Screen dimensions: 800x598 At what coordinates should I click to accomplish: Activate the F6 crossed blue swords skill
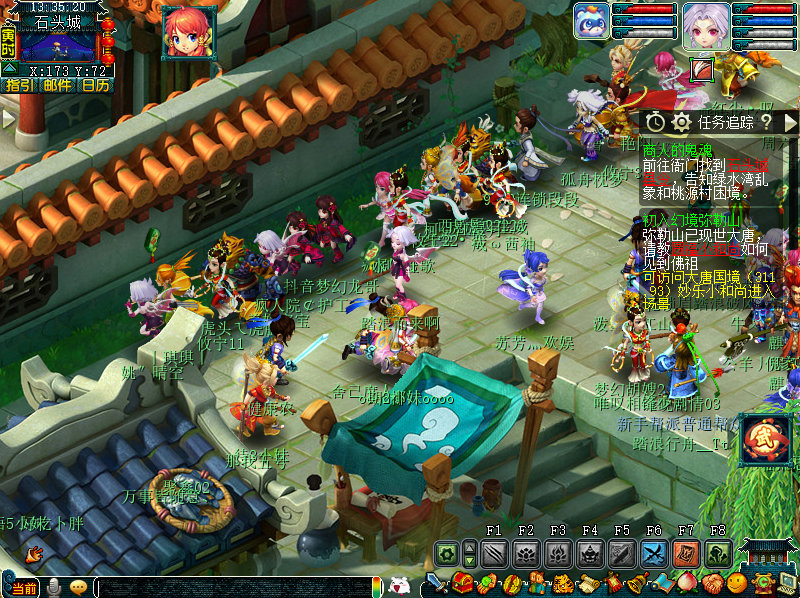coord(654,553)
